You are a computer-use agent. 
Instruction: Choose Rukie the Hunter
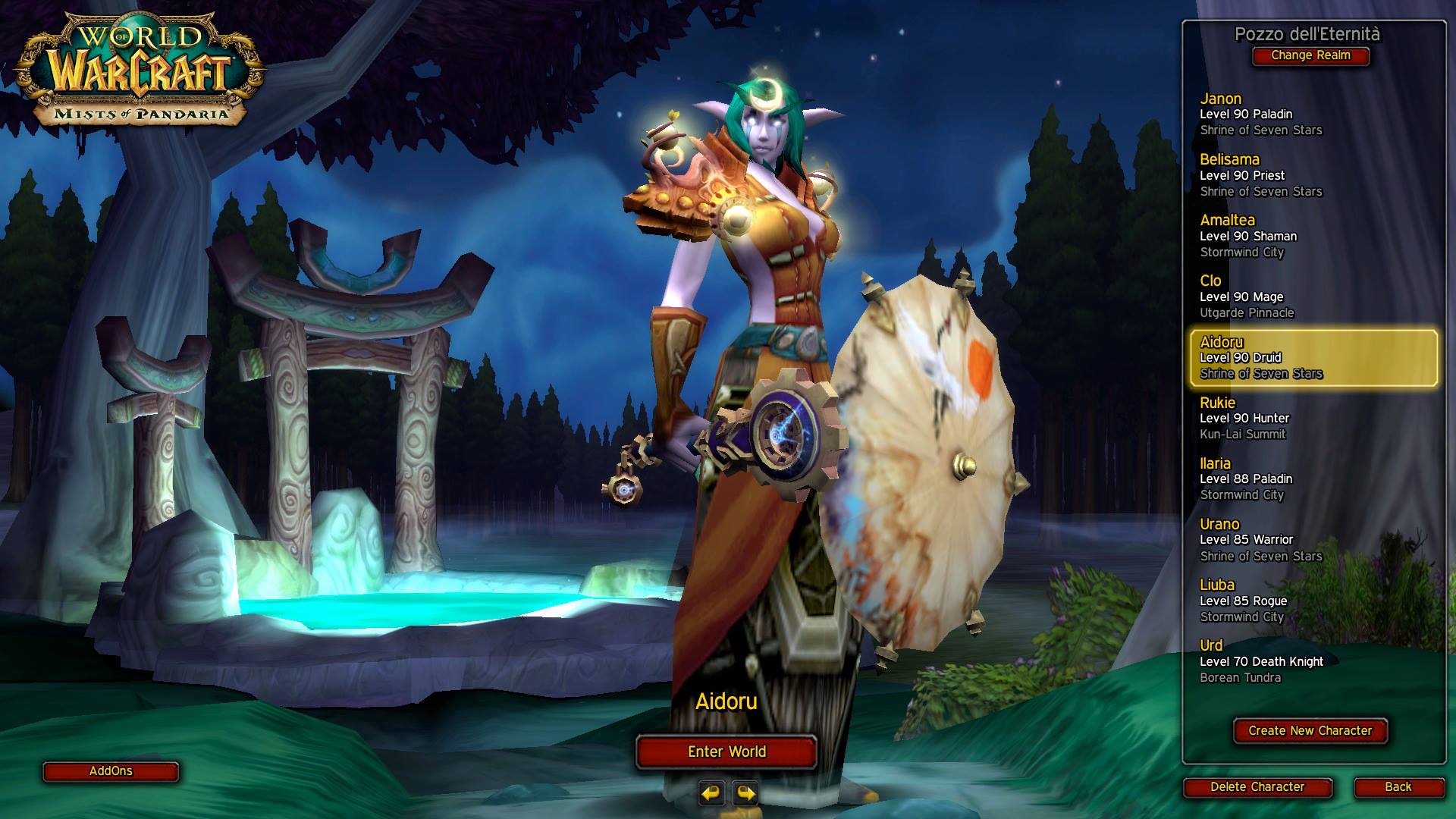tap(1313, 419)
